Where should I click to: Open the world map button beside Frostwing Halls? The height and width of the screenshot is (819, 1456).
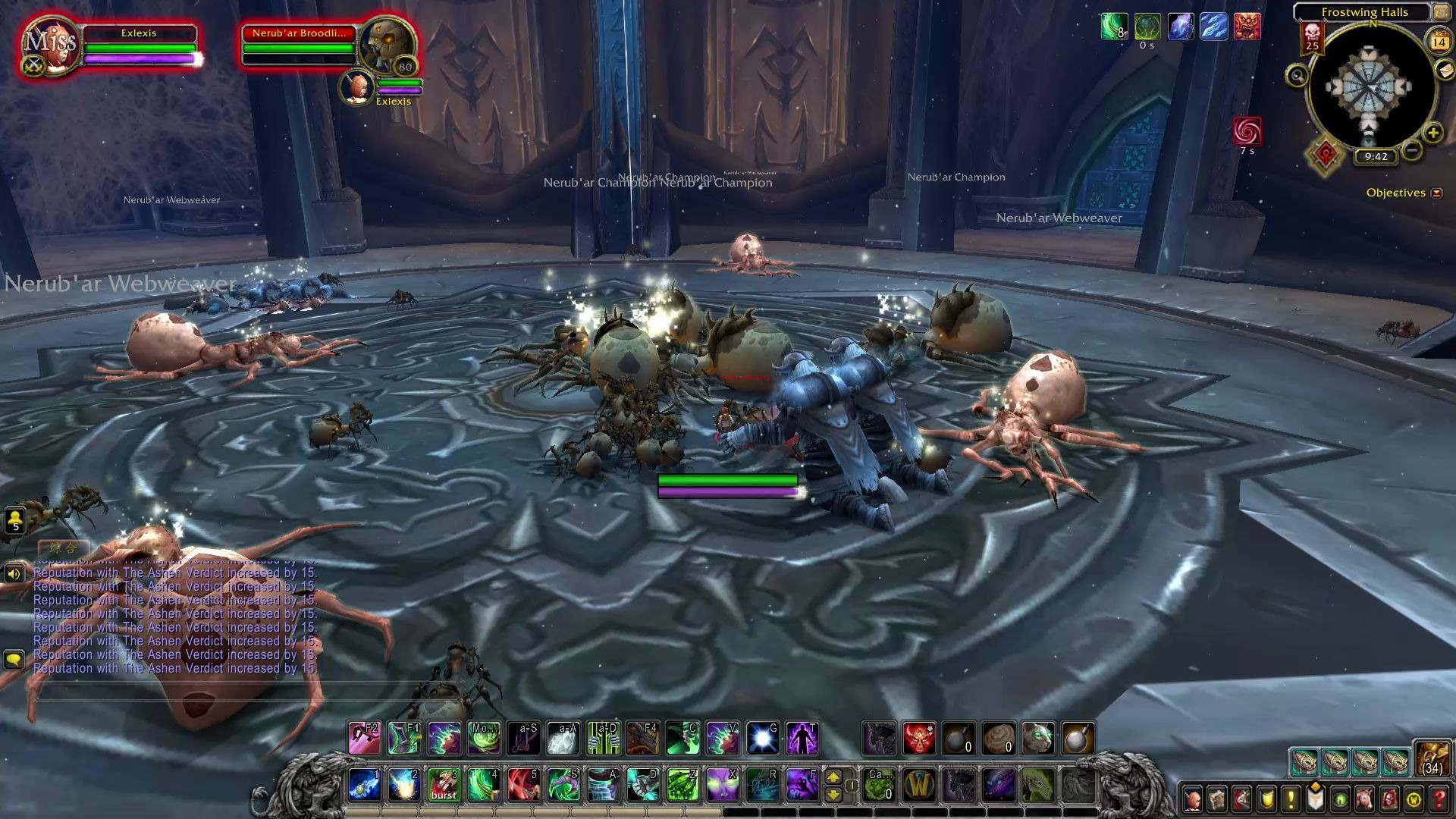pyautogui.click(x=1440, y=12)
